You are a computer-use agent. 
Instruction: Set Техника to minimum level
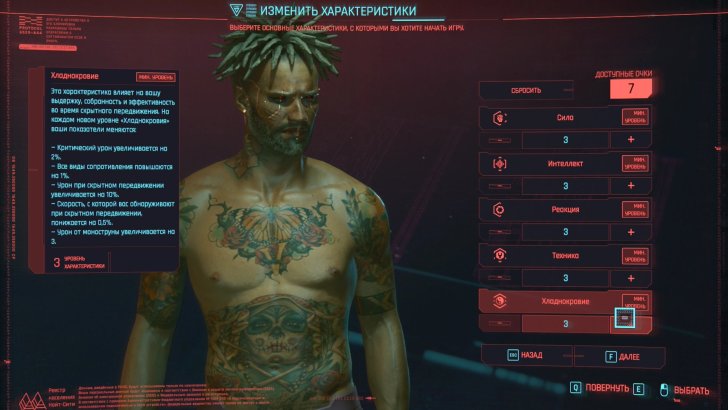point(633,255)
